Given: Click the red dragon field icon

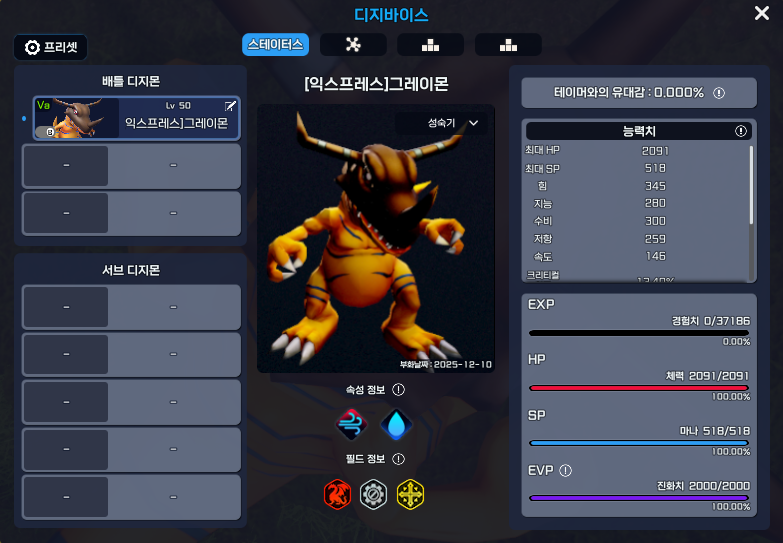Looking at the screenshot, I should (337, 493).
